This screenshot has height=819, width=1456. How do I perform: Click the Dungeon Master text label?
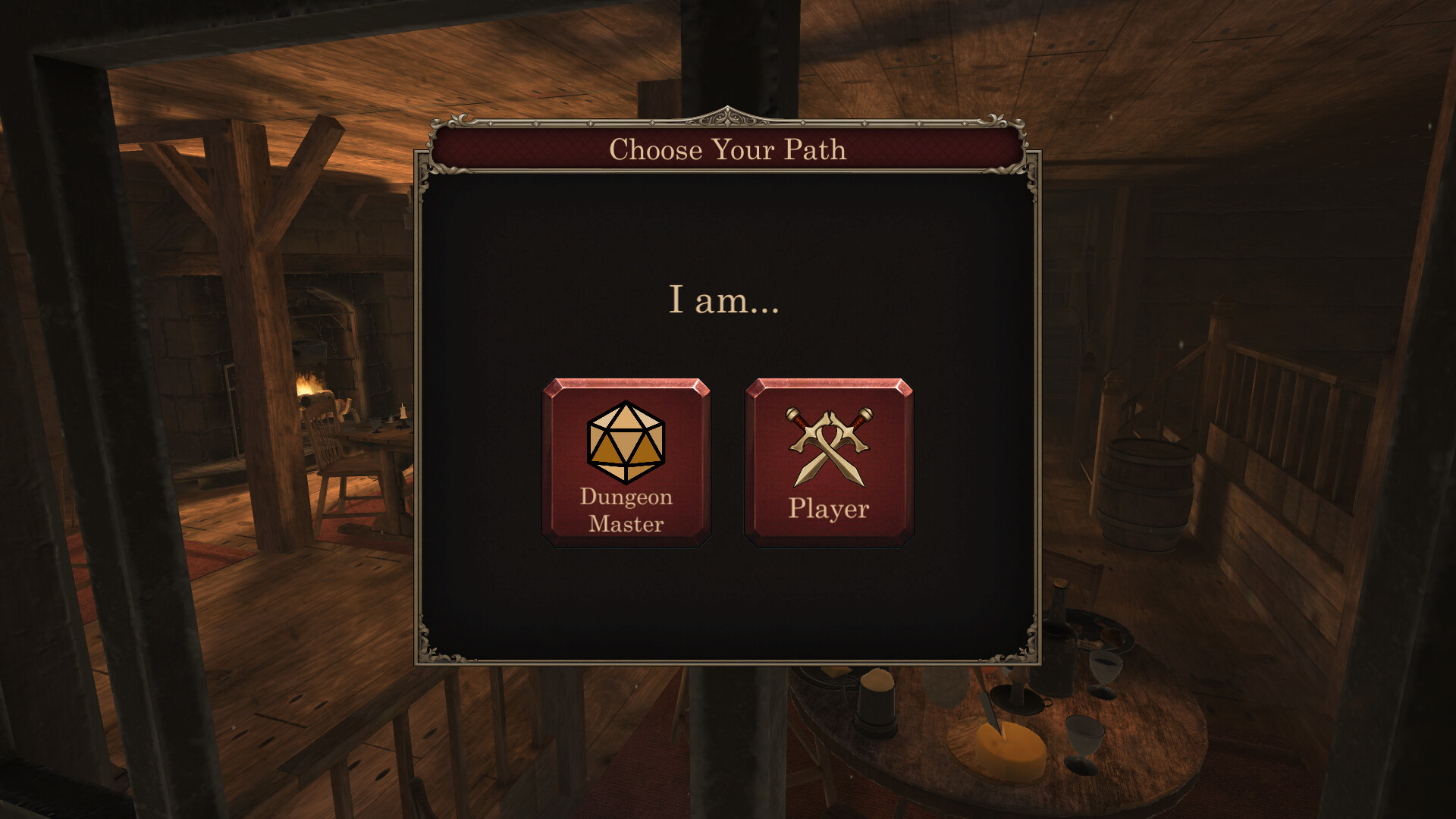[625, 510]
